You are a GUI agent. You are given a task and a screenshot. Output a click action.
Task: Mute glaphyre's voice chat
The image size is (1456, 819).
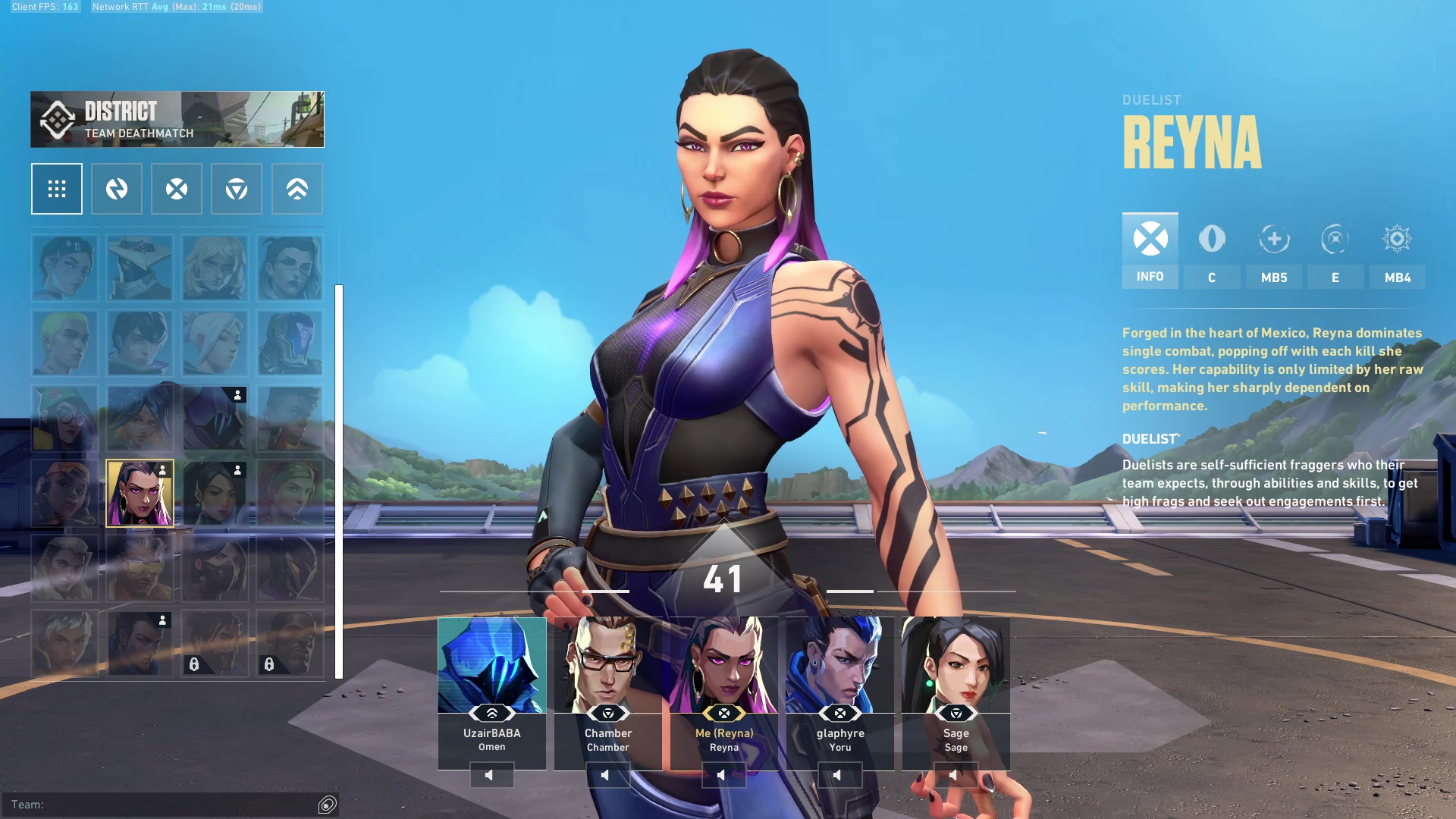coord(839,775)
